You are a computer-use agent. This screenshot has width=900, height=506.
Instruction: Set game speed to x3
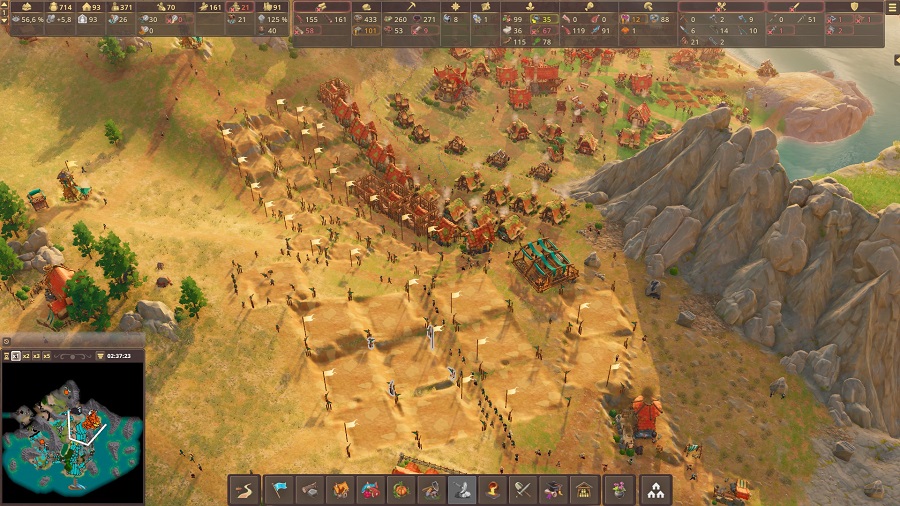36,356
